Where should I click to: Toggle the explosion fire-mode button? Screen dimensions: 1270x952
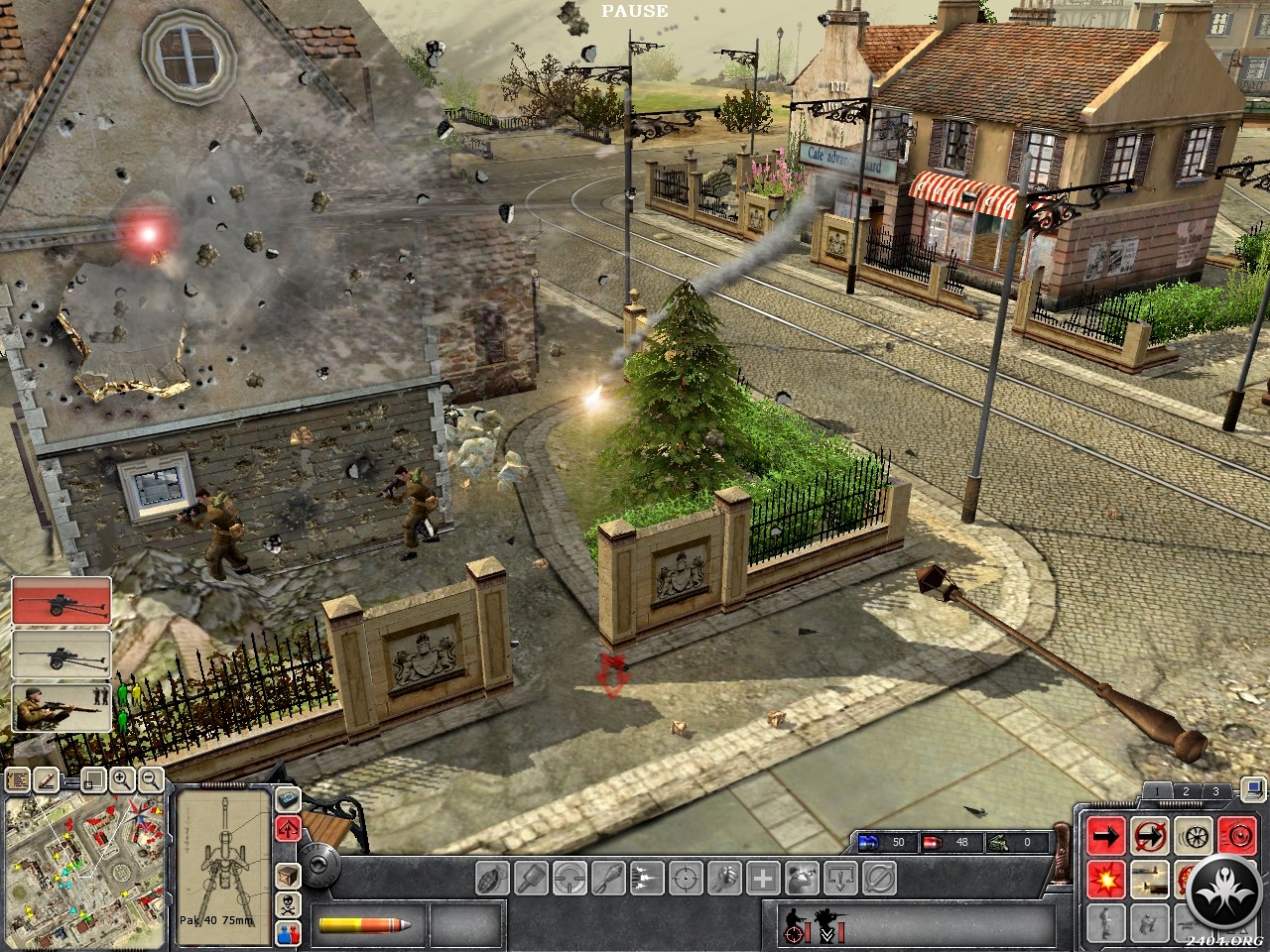pos(1104,878)
